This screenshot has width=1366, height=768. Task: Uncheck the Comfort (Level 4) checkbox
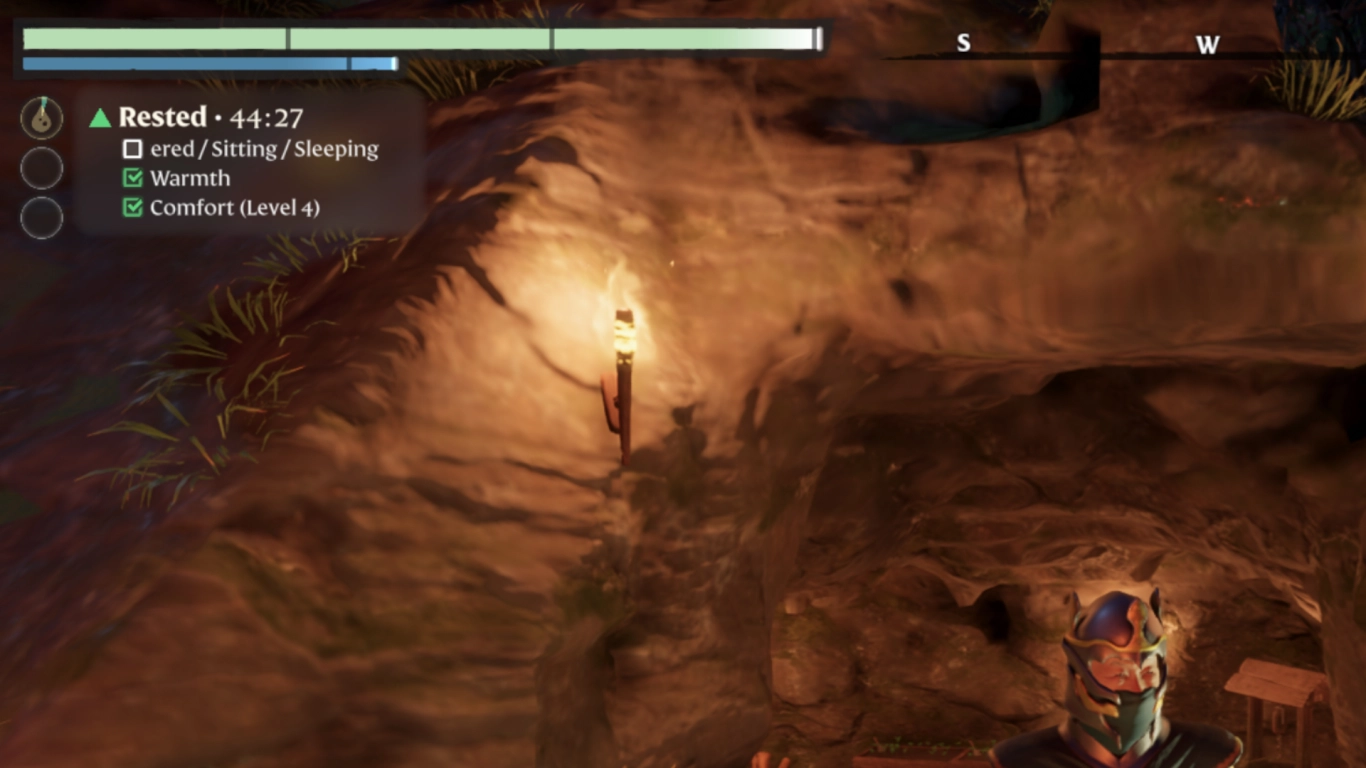click(131, 208)
